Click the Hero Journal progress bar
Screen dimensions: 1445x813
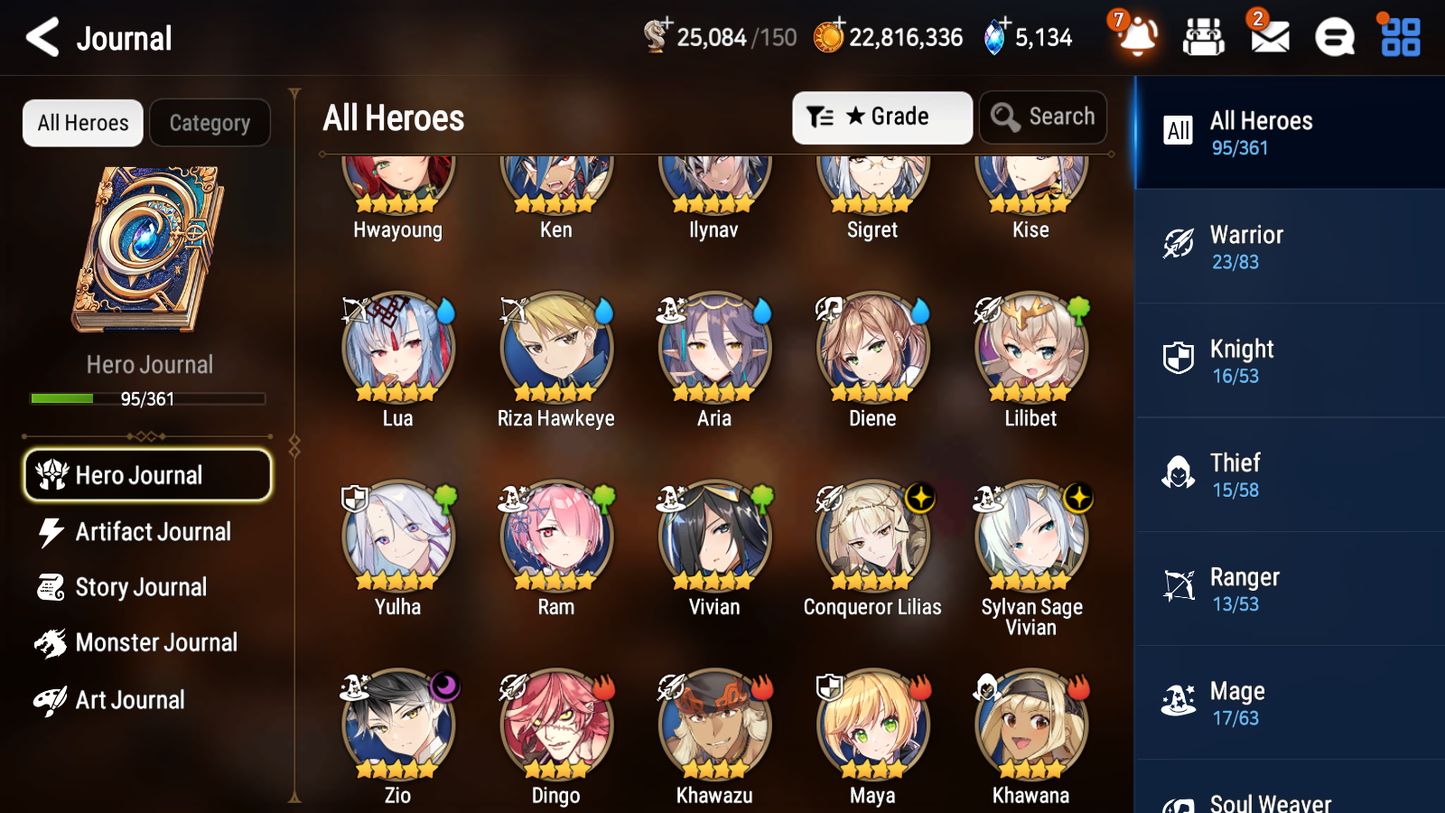[148, 398]
